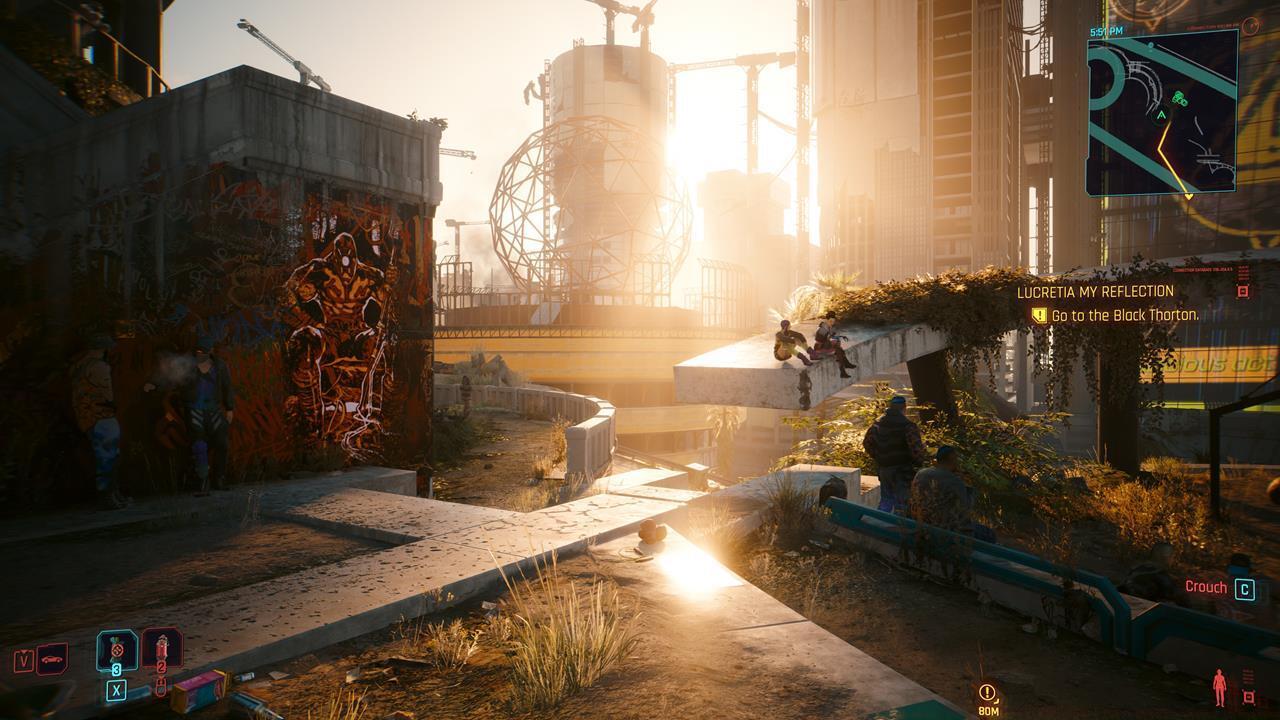Select the red character stance silhouette icon
Viewport: 1280px width, 720px height.
(x=1219, y=688)
